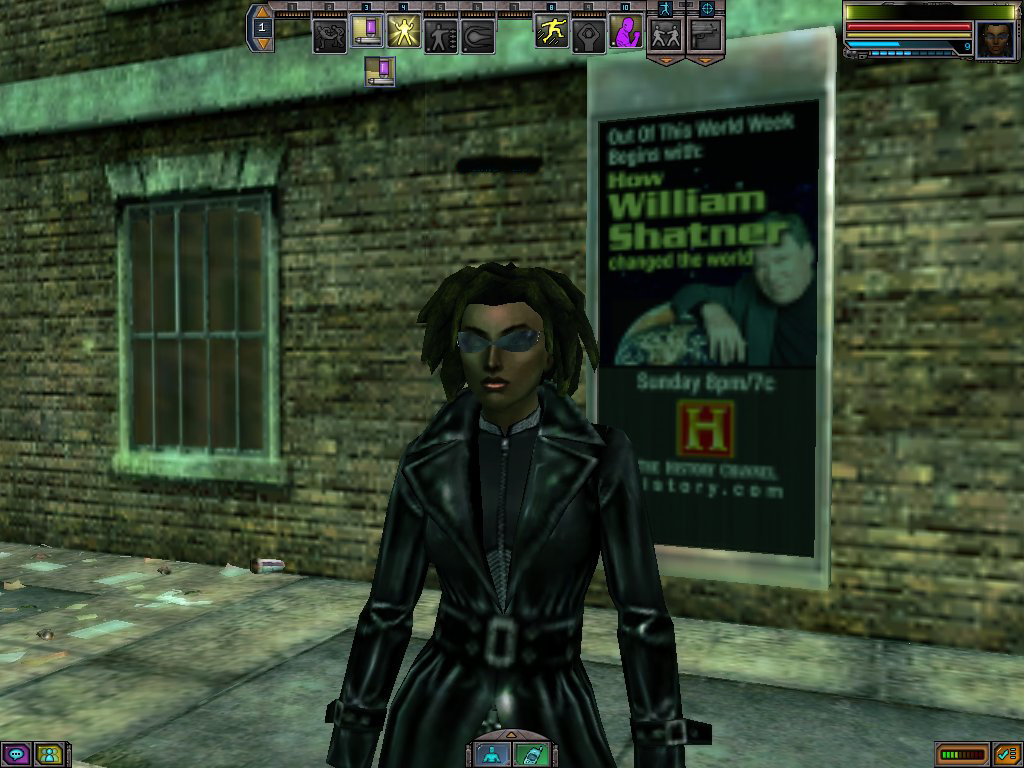Trigger the figure with arrows ability in slot 5
1024x768 pixels.
coord(440,36)
